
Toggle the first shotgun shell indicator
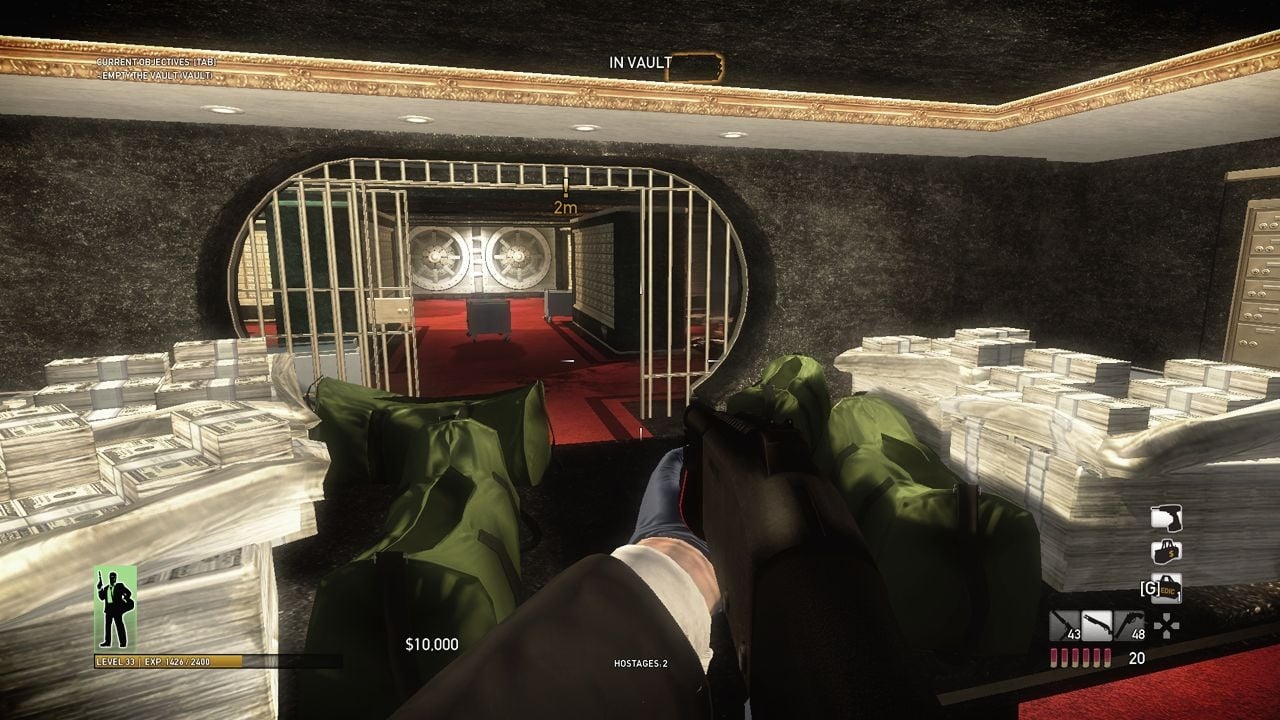(x=1054, y=658)
